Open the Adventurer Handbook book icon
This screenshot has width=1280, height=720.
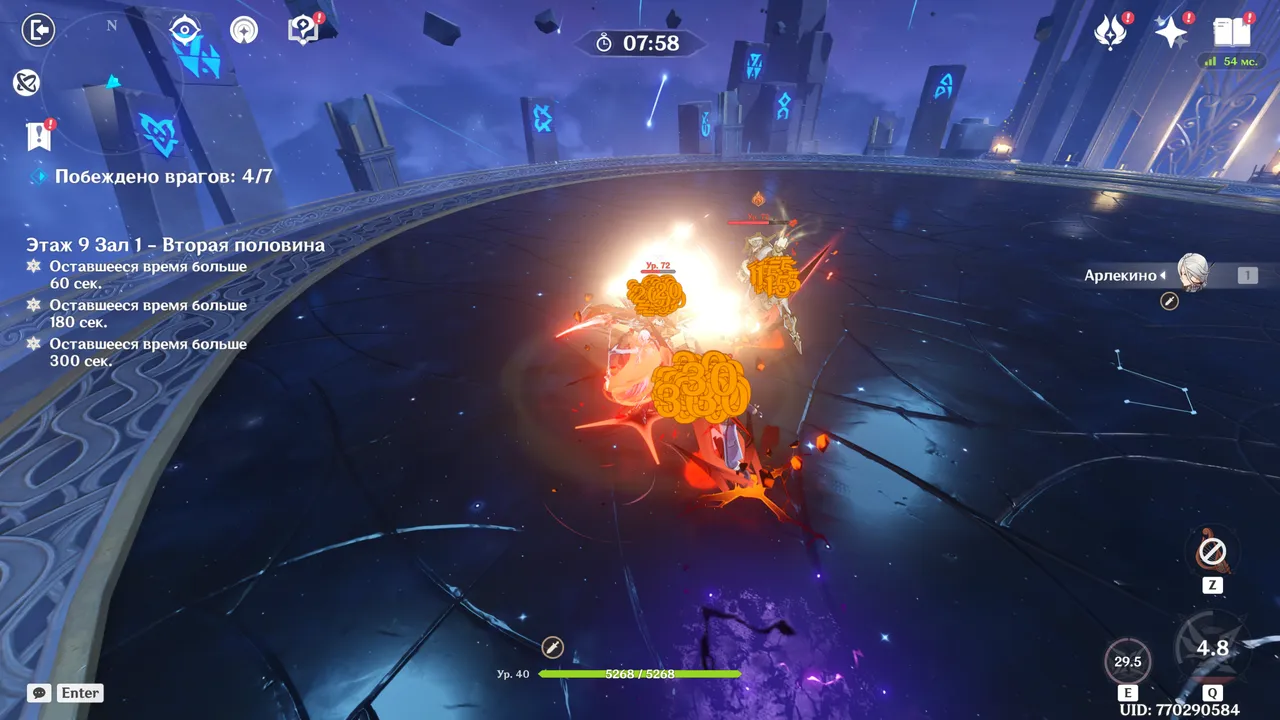click(x=1232, y=32)
